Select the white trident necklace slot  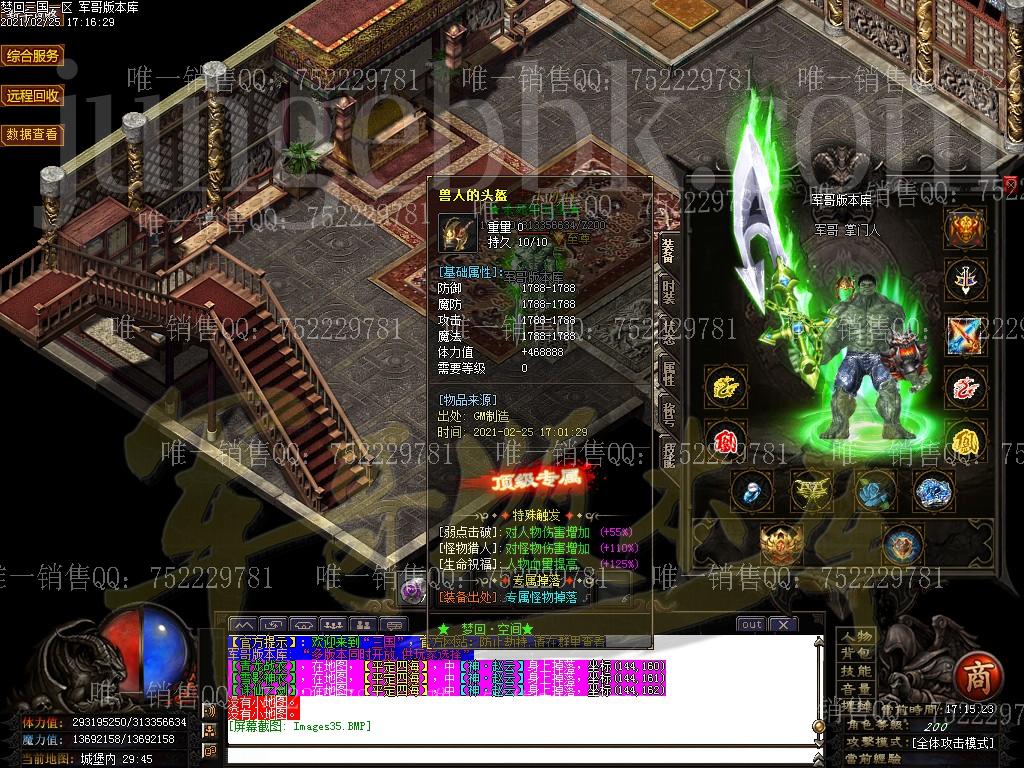click(x=965, y=280)
